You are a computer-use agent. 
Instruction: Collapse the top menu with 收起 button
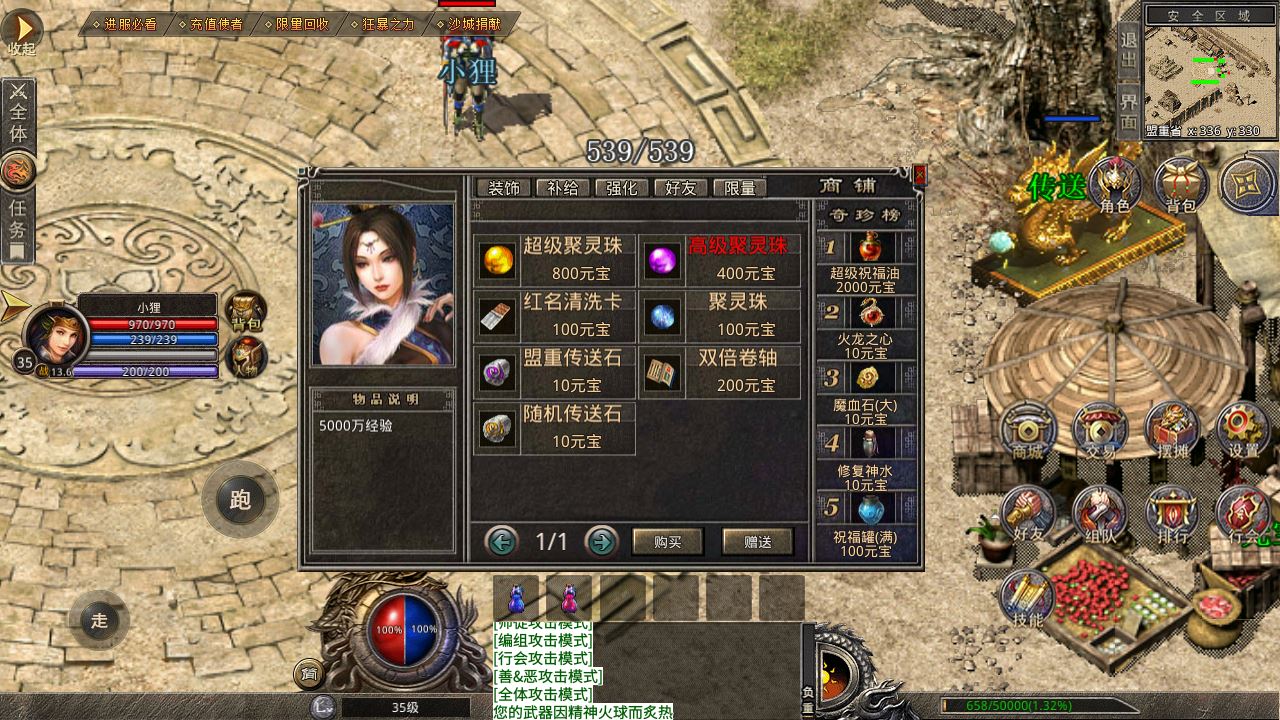[x=22, y=30]
